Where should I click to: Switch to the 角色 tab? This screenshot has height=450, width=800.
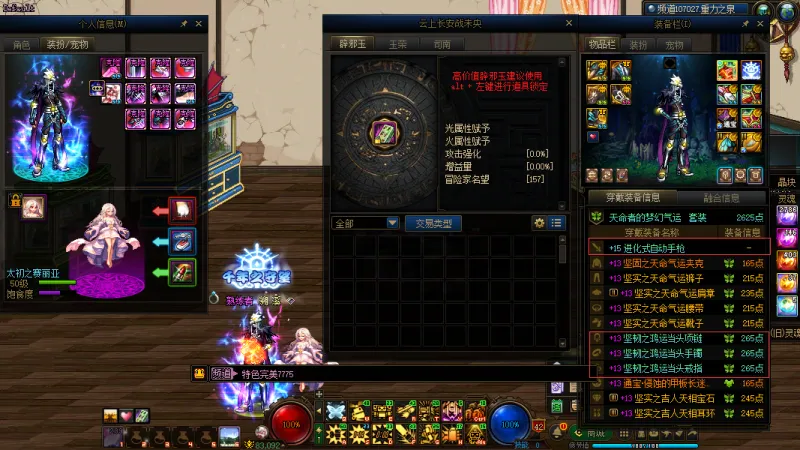pos(21,45)
